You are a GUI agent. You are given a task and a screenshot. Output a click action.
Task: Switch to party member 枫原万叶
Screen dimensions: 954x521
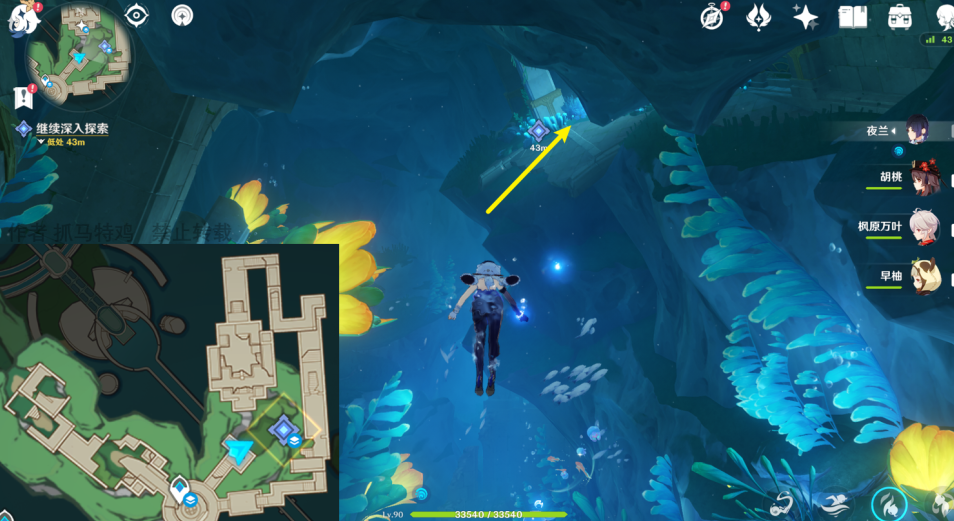(922, 227)
